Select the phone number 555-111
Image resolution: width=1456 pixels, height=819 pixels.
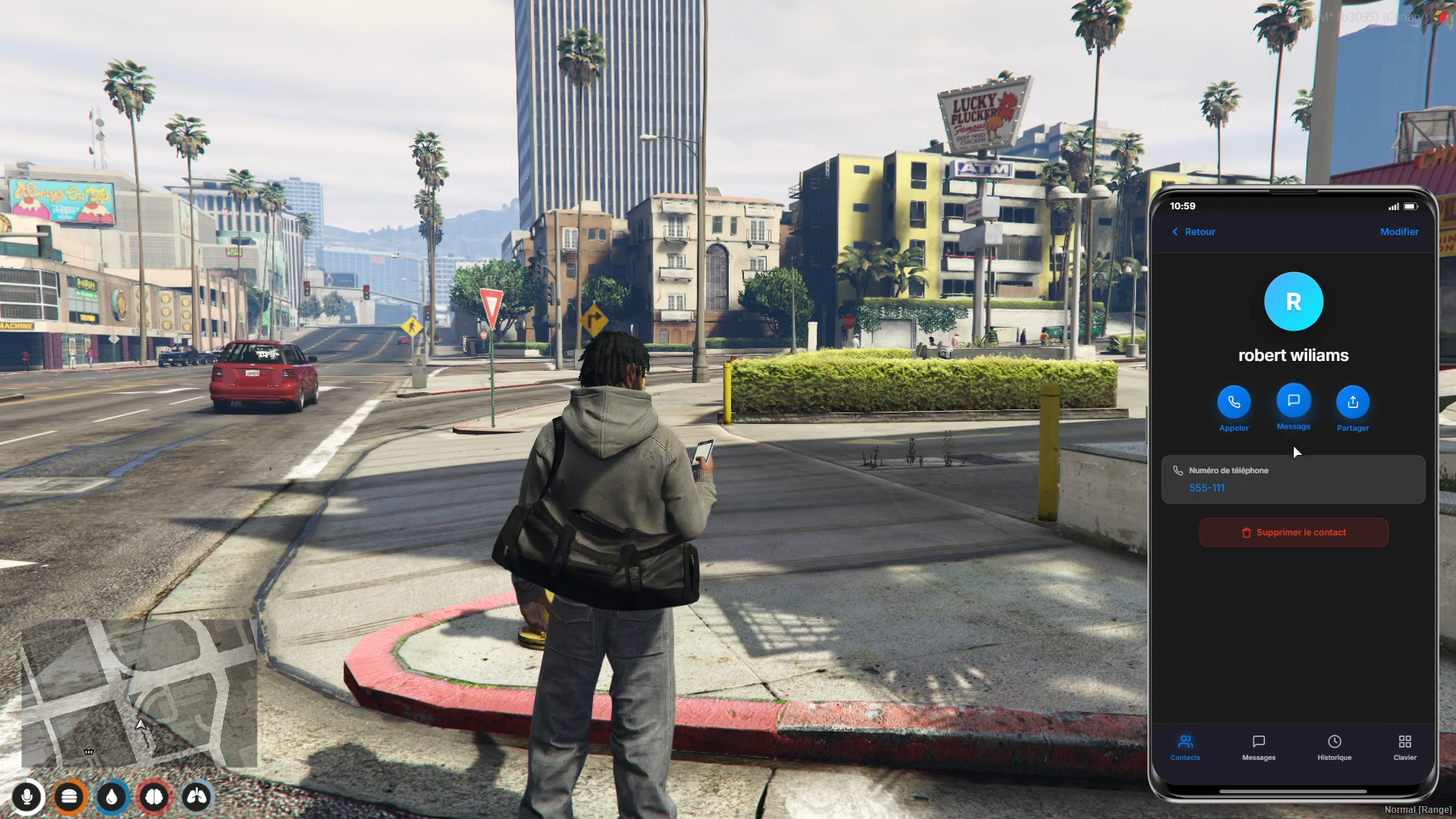pos(1207,488)
